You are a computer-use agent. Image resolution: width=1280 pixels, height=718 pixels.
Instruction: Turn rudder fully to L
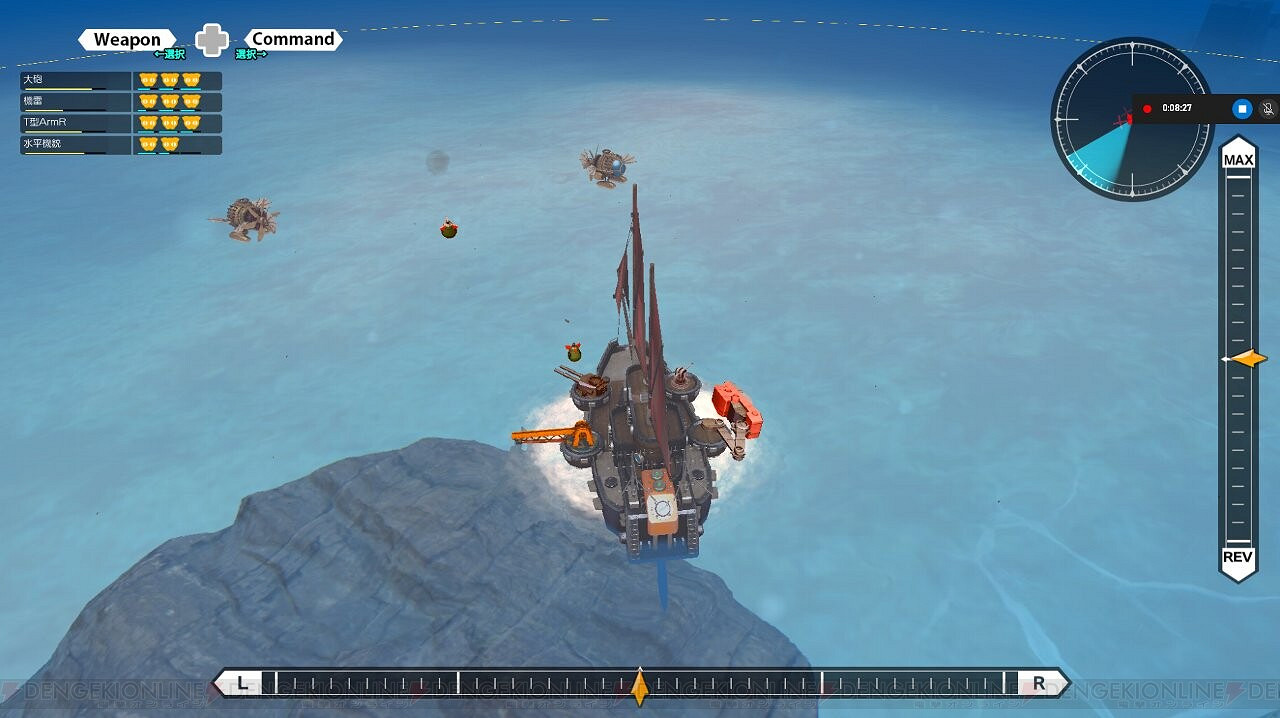pyautogui.click(x=241, y=684)
